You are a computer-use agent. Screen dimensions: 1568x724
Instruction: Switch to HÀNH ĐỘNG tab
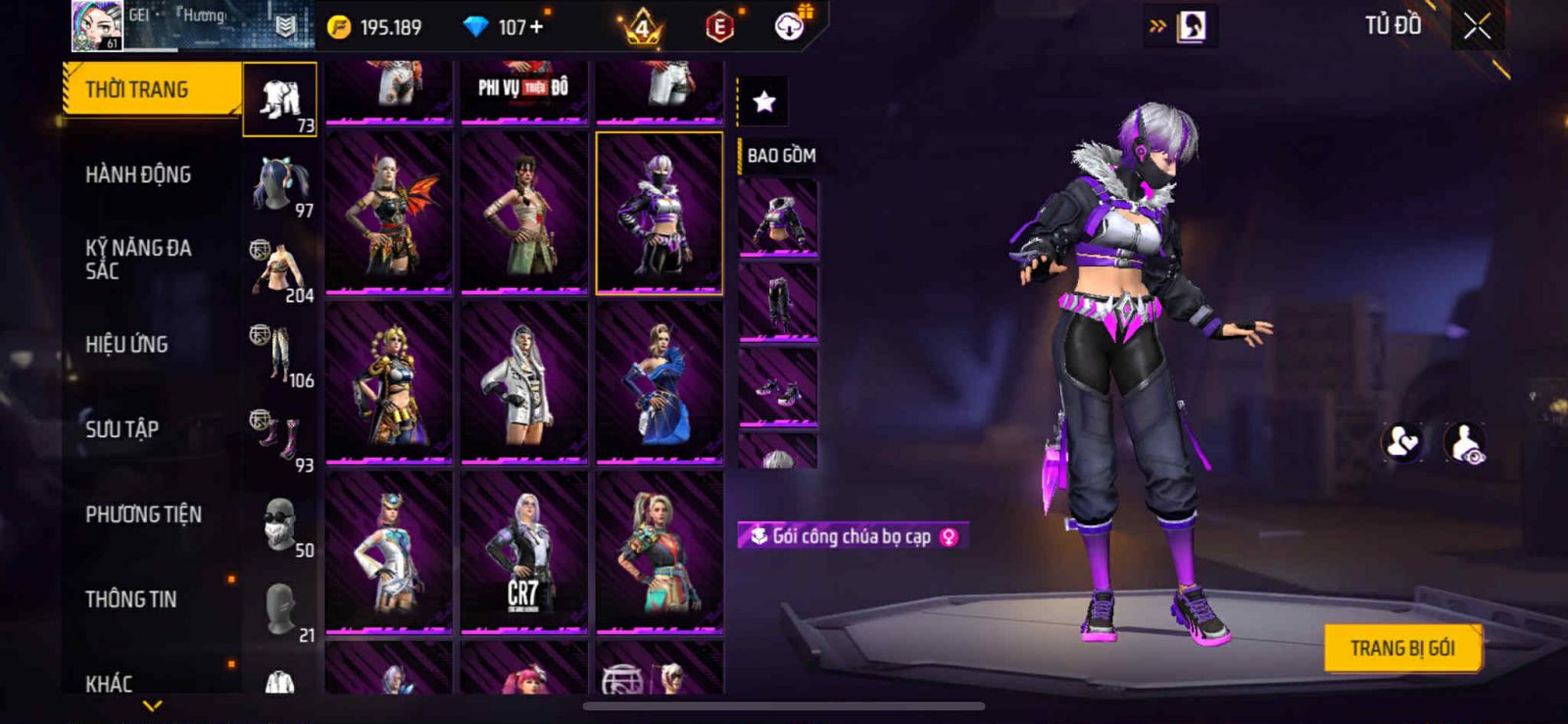coord(138,175)
